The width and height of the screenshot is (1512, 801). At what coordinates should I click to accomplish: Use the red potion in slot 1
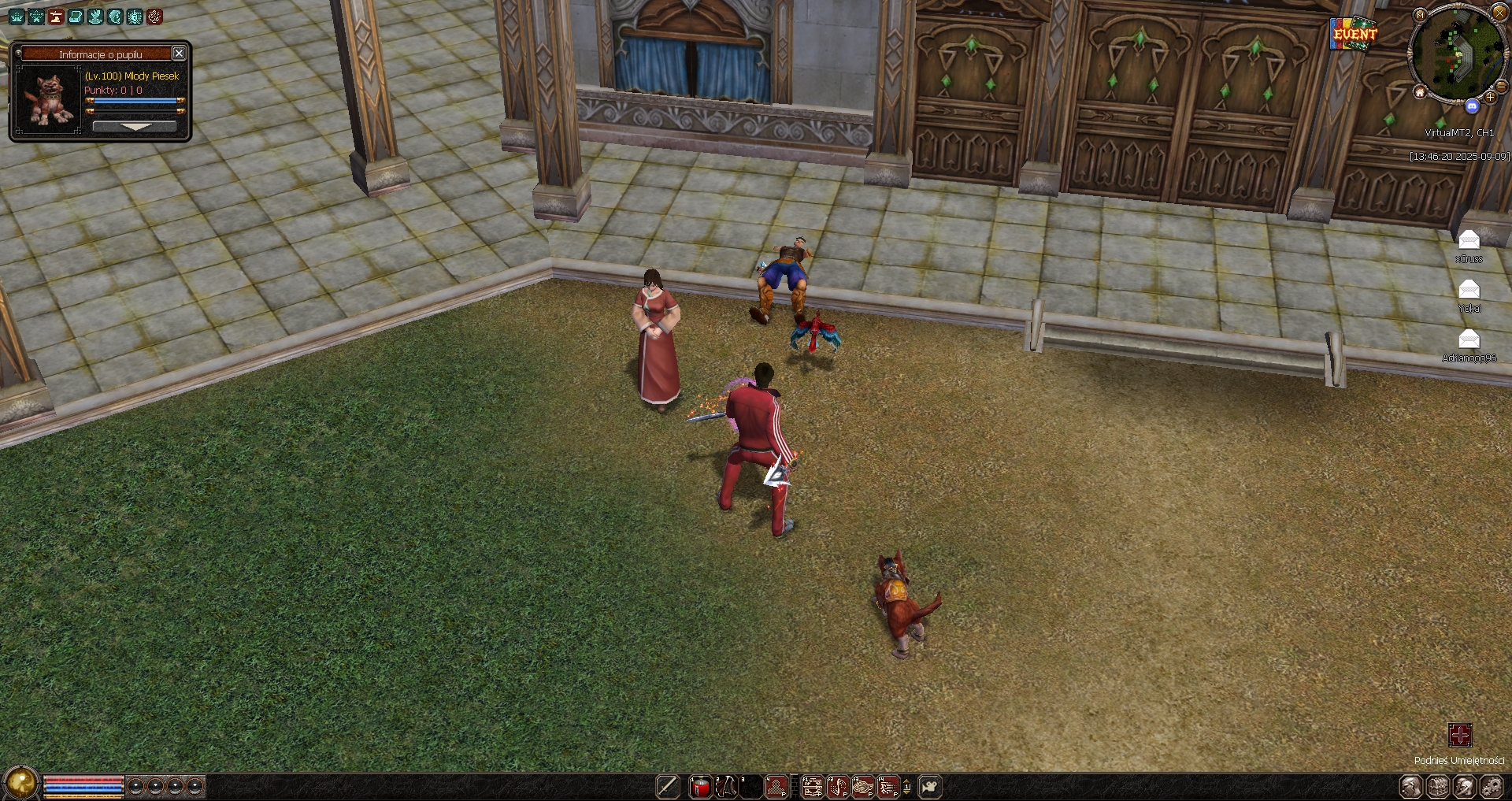point(700,787)
